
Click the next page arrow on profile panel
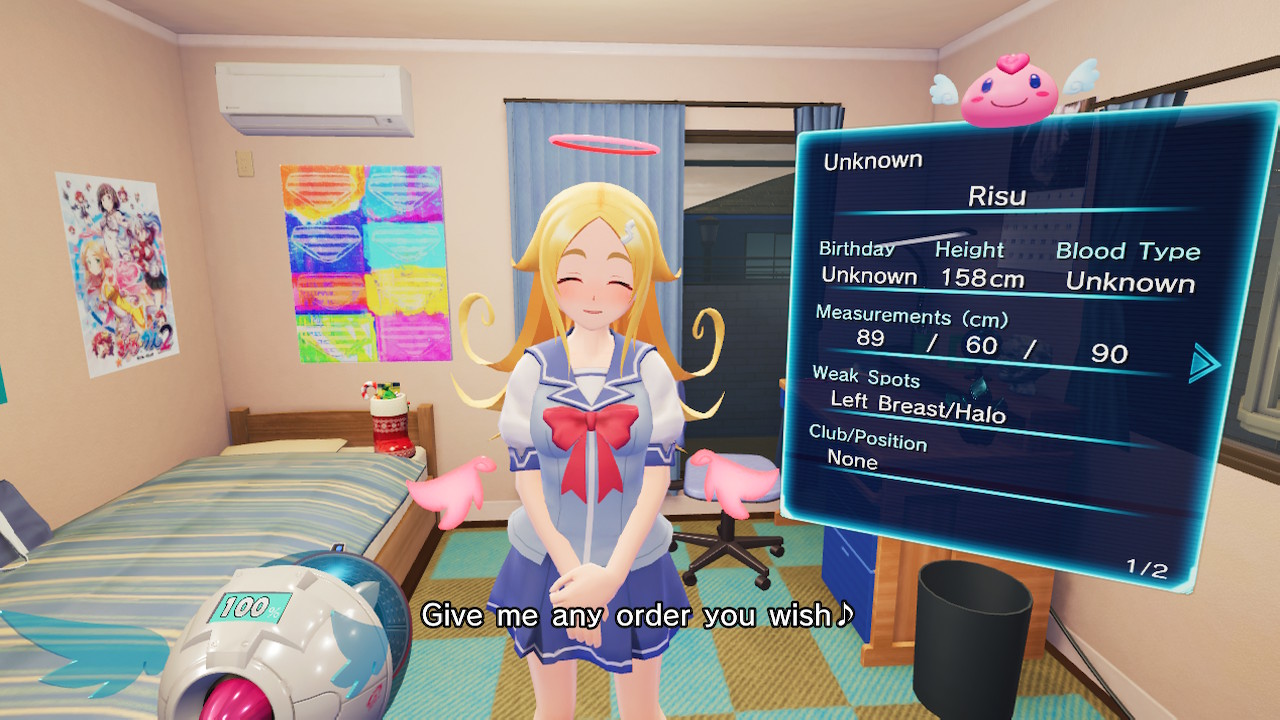point(1203,363)
